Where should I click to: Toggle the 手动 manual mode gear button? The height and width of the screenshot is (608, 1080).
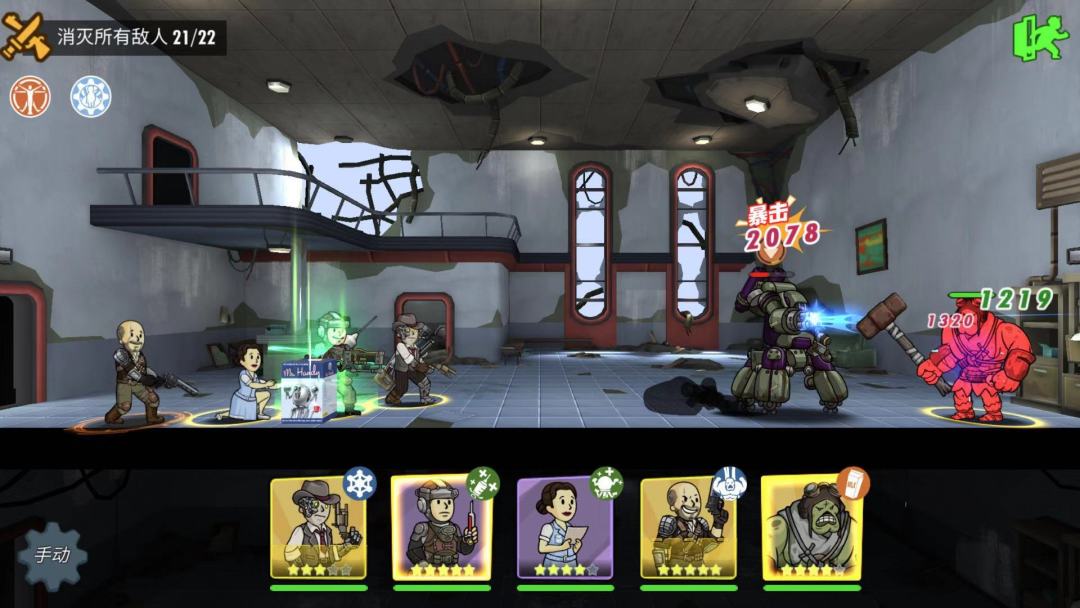pos(52,554)
